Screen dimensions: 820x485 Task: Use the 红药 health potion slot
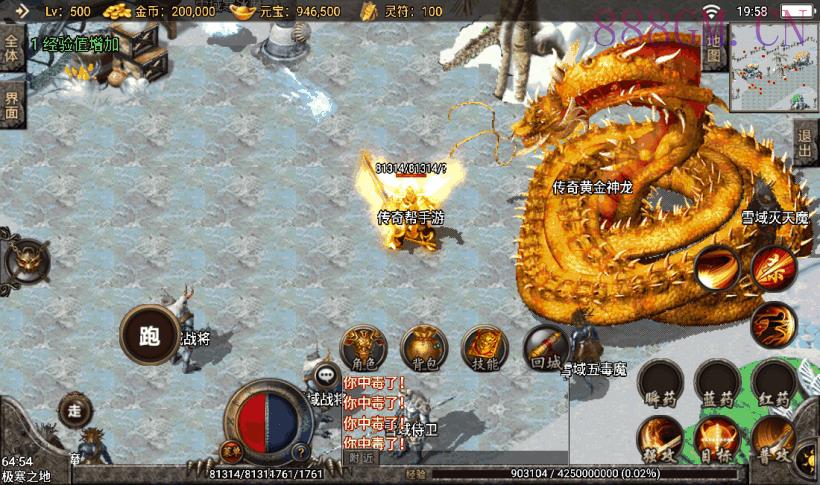[774, 382]
